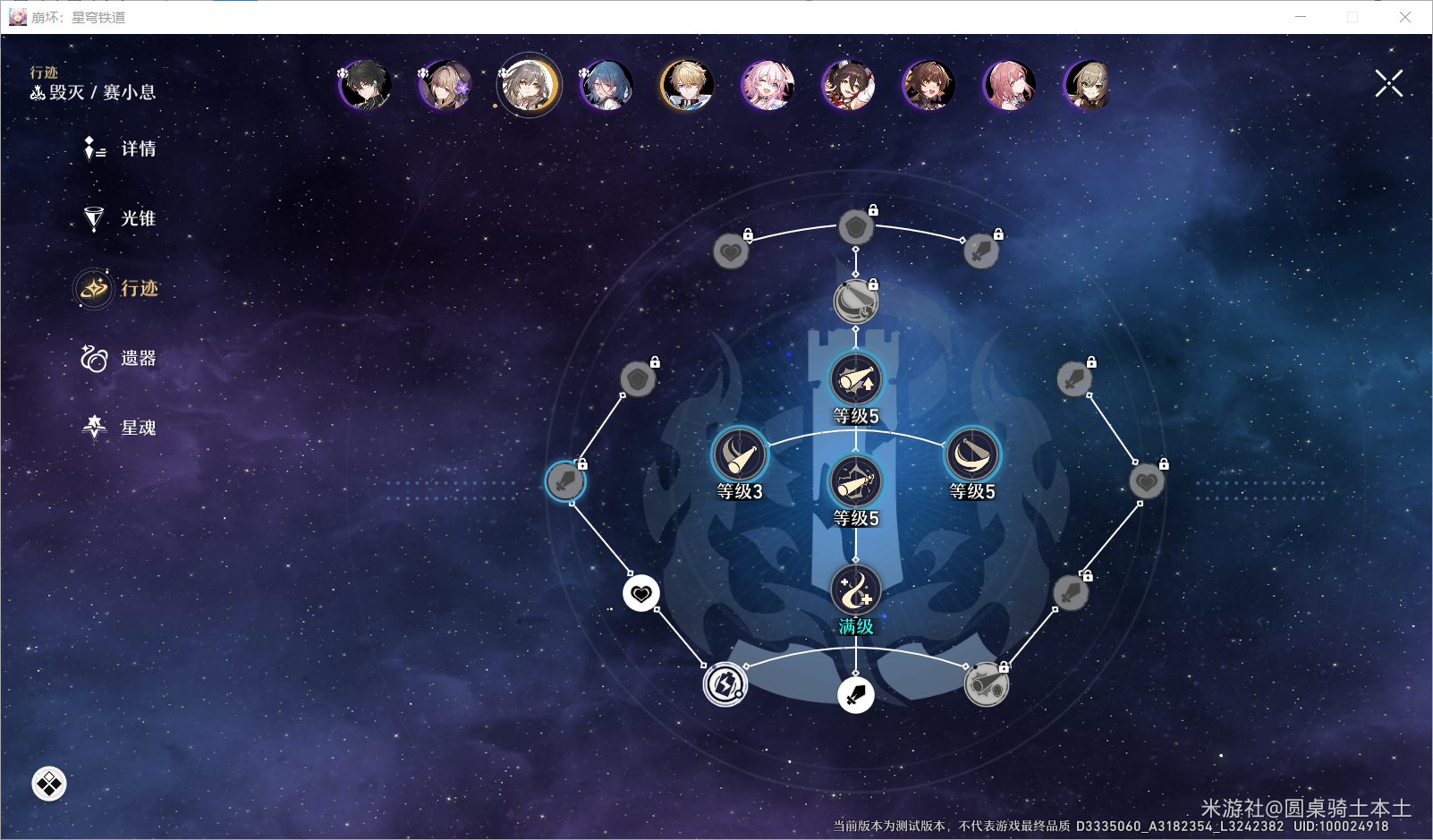
Task: Click the white heart trace node
Action: click(641, 593)
